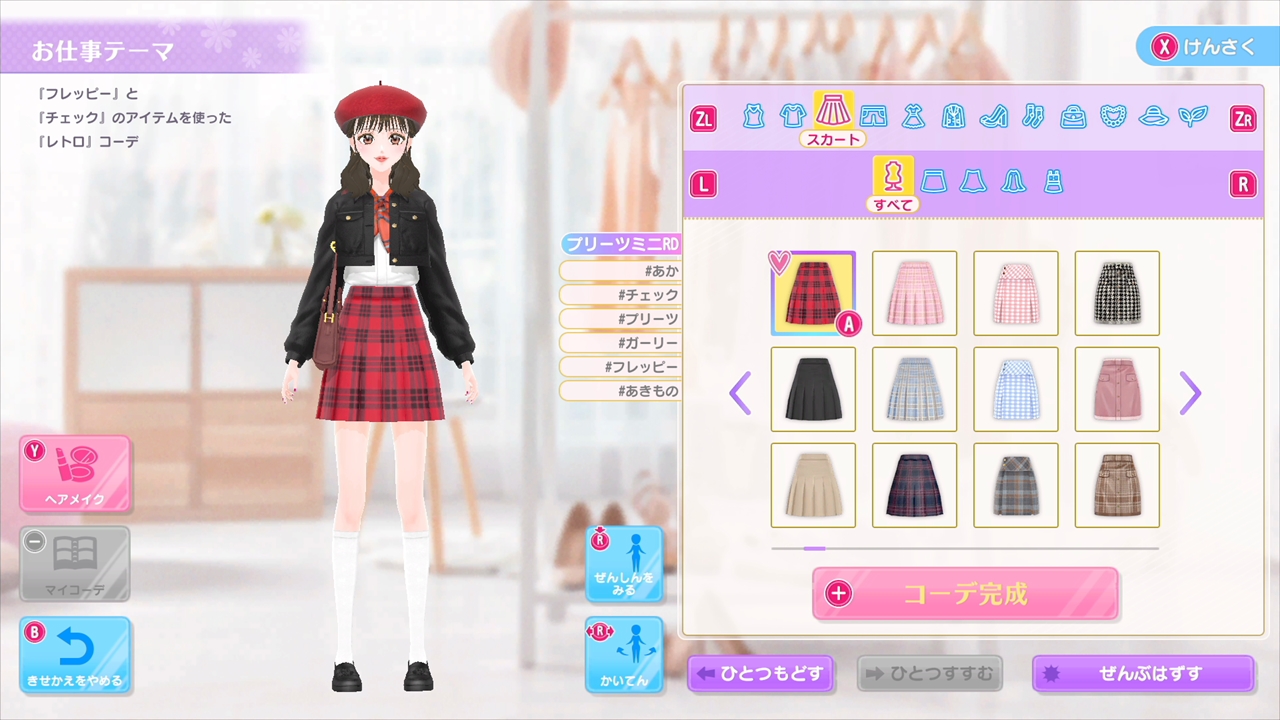Open the necklace accessories tab

pos(1112,115)
